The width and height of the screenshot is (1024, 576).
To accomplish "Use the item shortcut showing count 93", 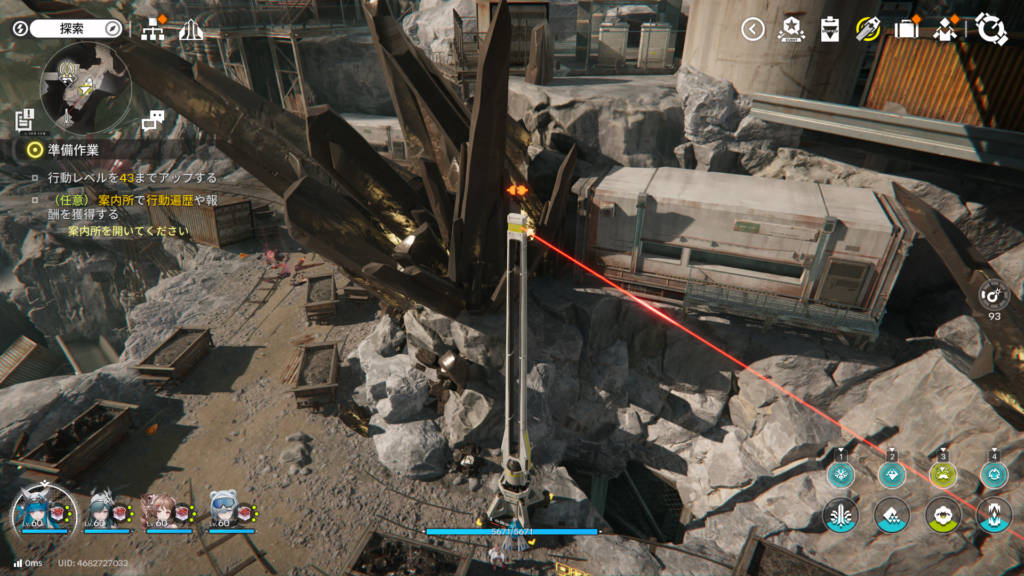I will [x=994, y=295].
